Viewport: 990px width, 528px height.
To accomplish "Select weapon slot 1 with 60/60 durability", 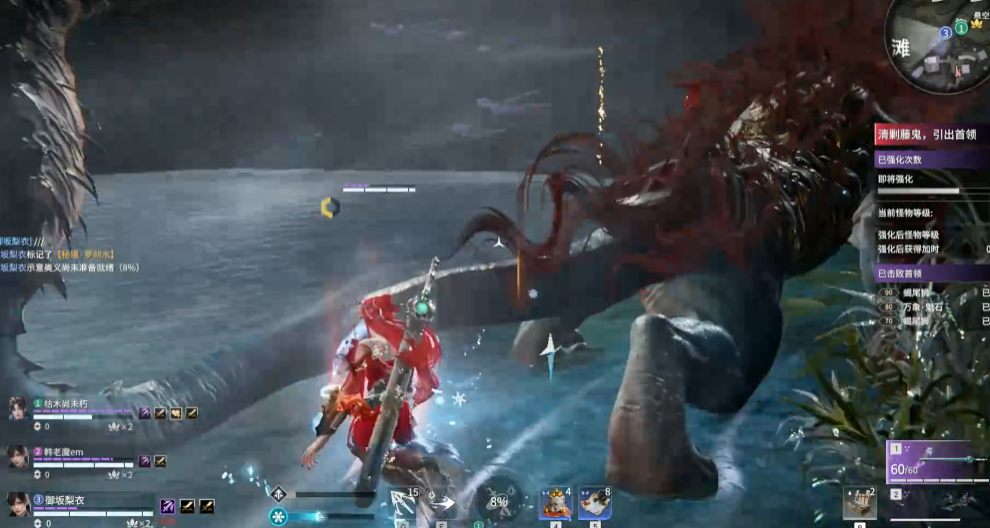I will (936, 463).
